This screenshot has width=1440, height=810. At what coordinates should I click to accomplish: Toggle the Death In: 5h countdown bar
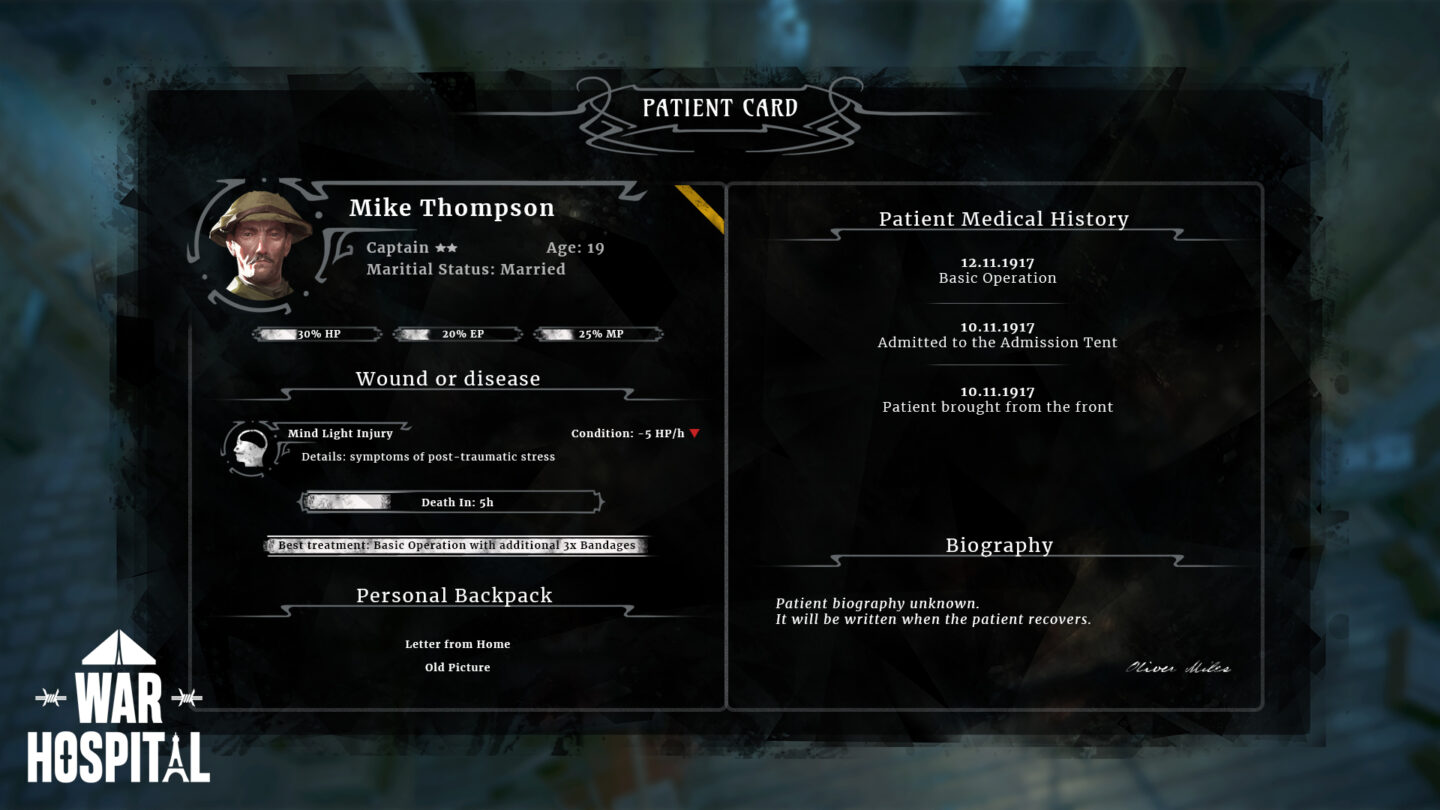pyautogui.click(x=449, y=501)
